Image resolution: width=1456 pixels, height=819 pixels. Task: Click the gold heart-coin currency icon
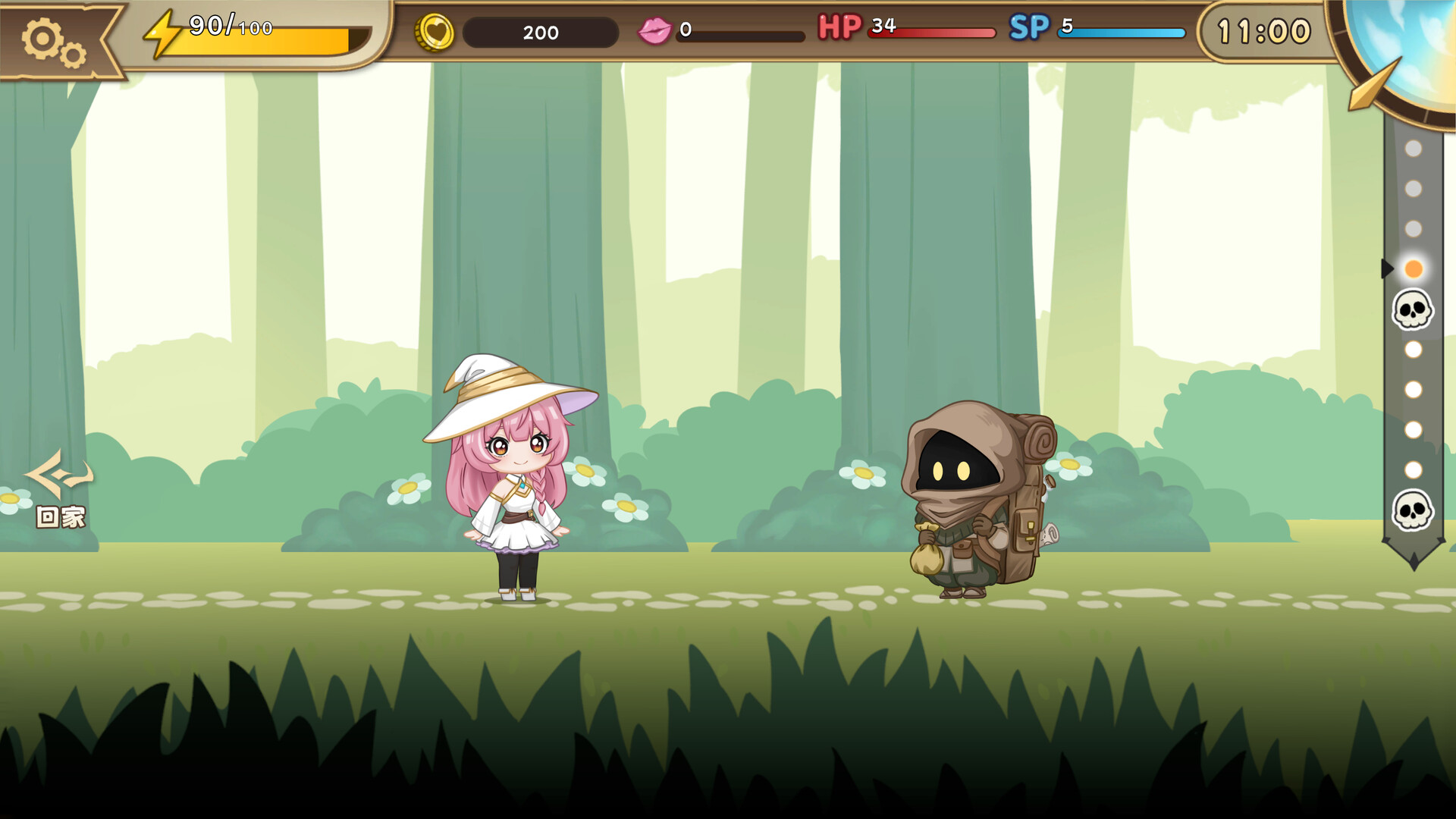pyautogui.click(x=435, y=32)
